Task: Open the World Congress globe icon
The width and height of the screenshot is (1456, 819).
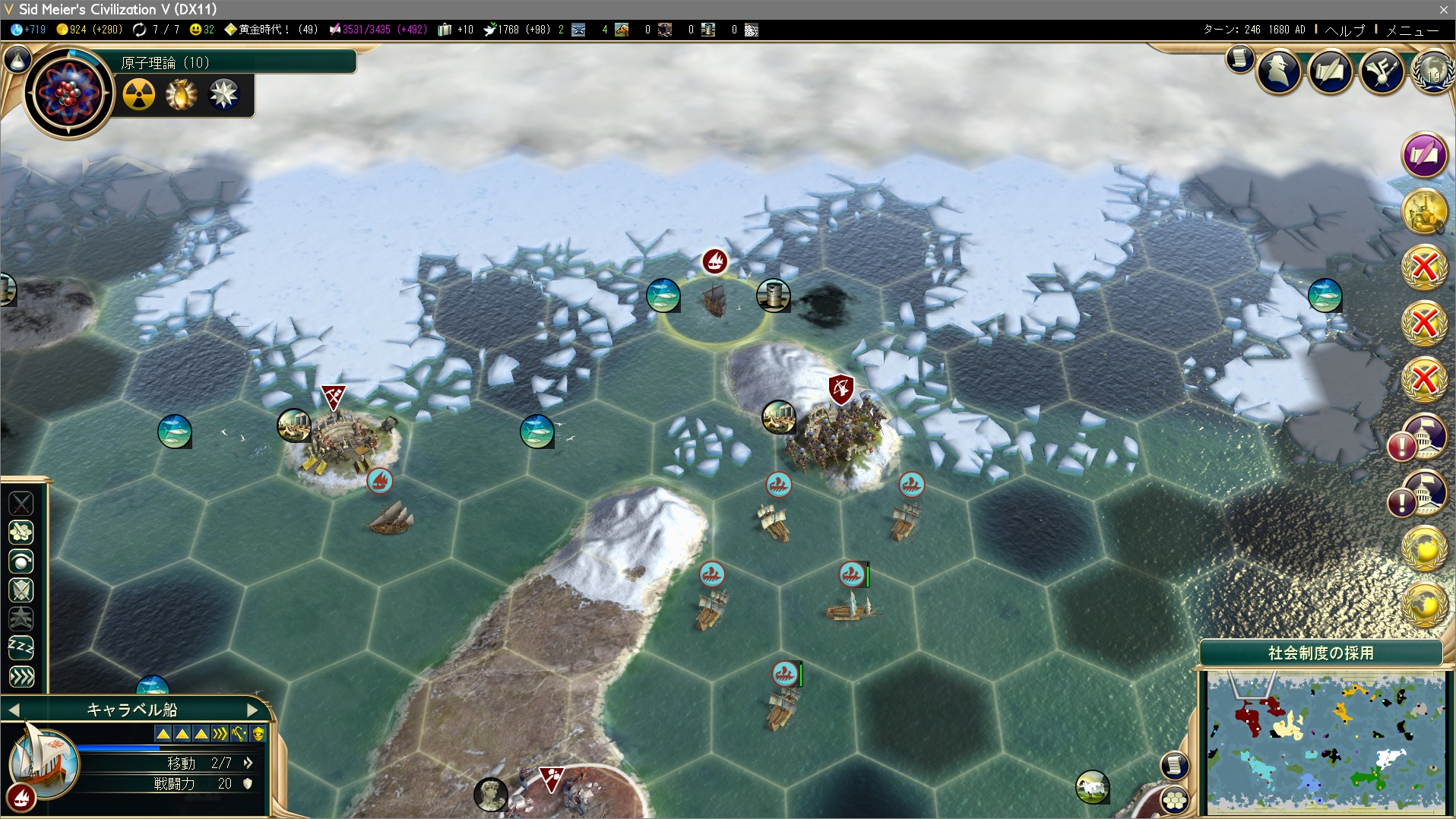Action: click(x=1432, y=72)
